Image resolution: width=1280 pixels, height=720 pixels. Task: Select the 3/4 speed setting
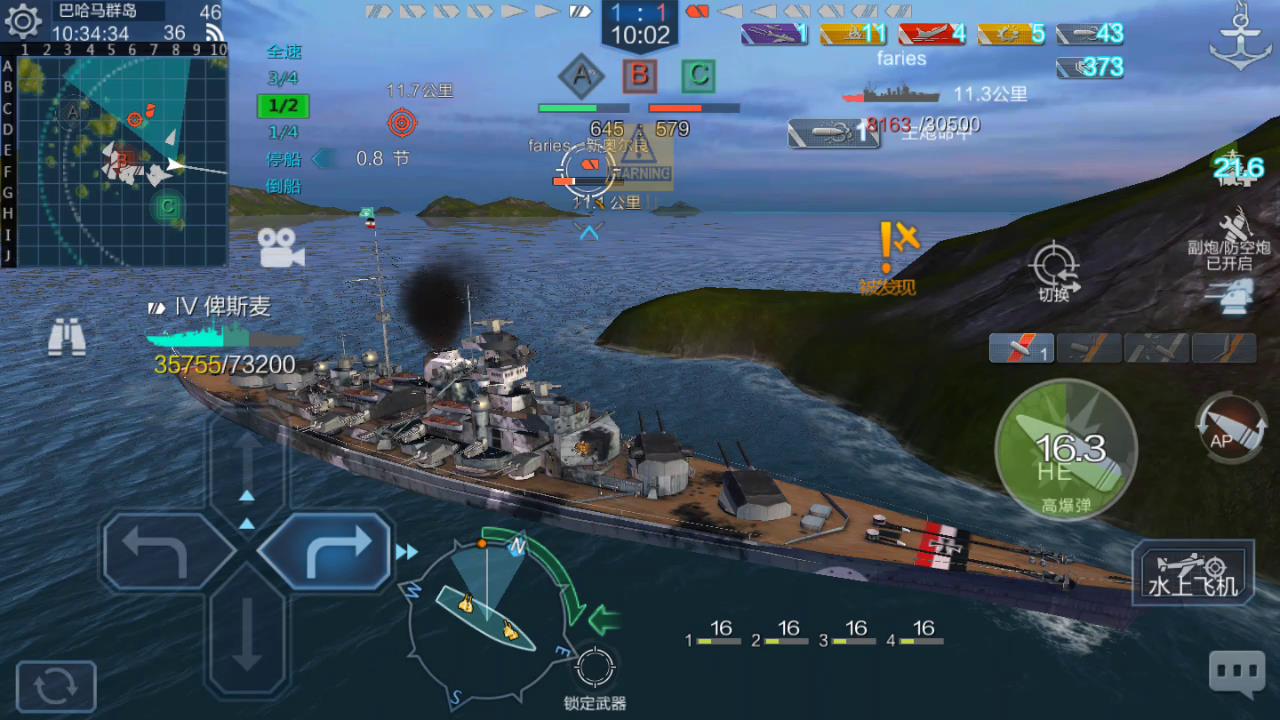pyautogui.click(x=283, y=78)
